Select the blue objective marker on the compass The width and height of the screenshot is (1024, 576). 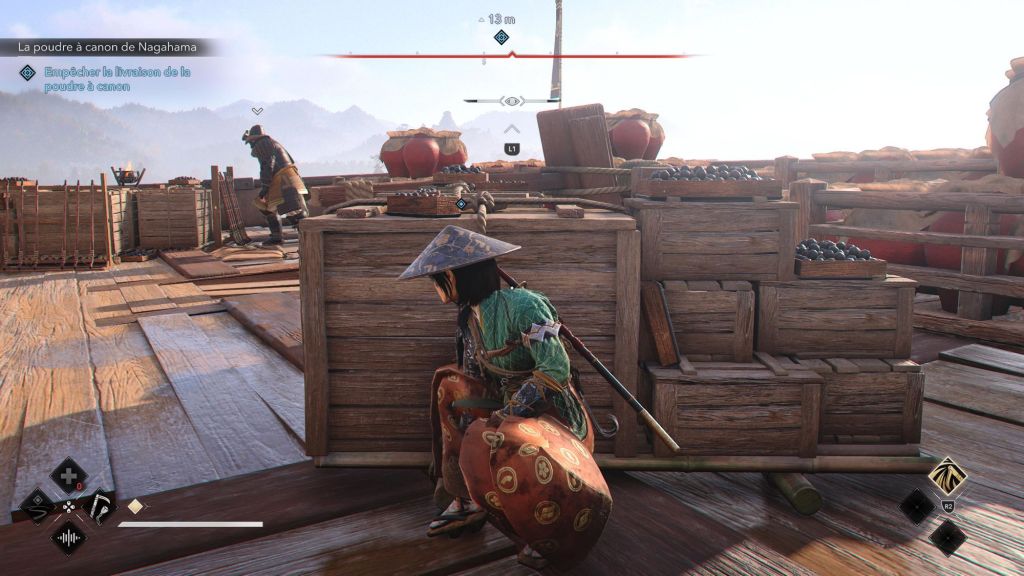[502, 37]
